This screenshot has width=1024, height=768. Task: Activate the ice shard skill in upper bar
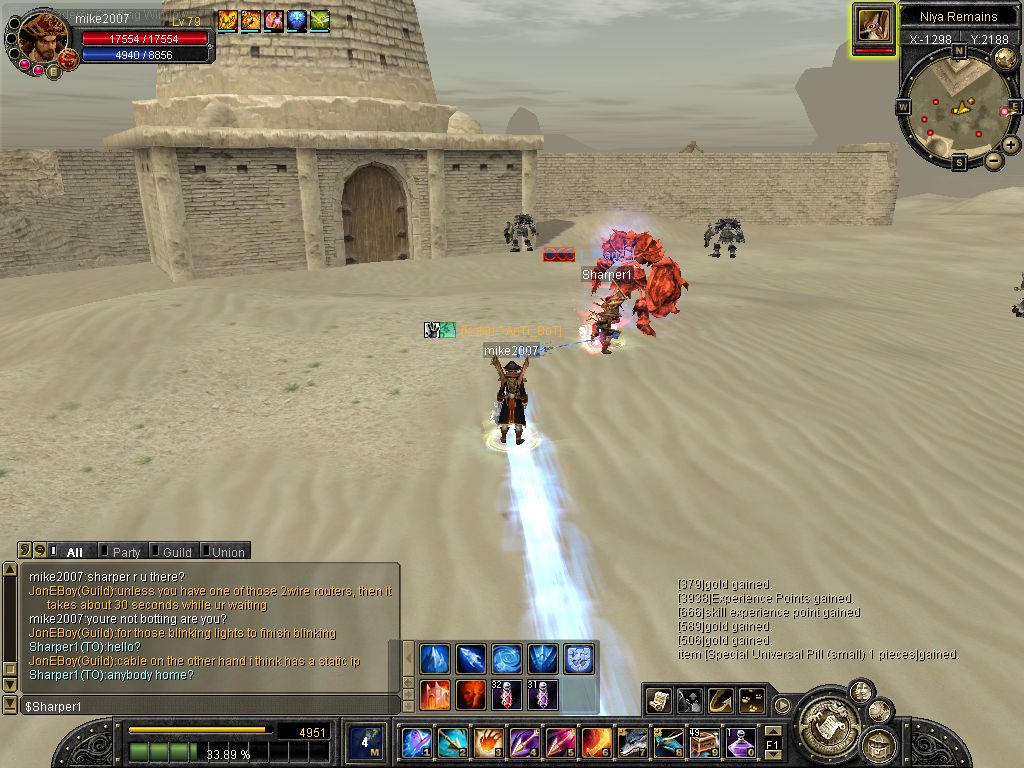[470, 658]
